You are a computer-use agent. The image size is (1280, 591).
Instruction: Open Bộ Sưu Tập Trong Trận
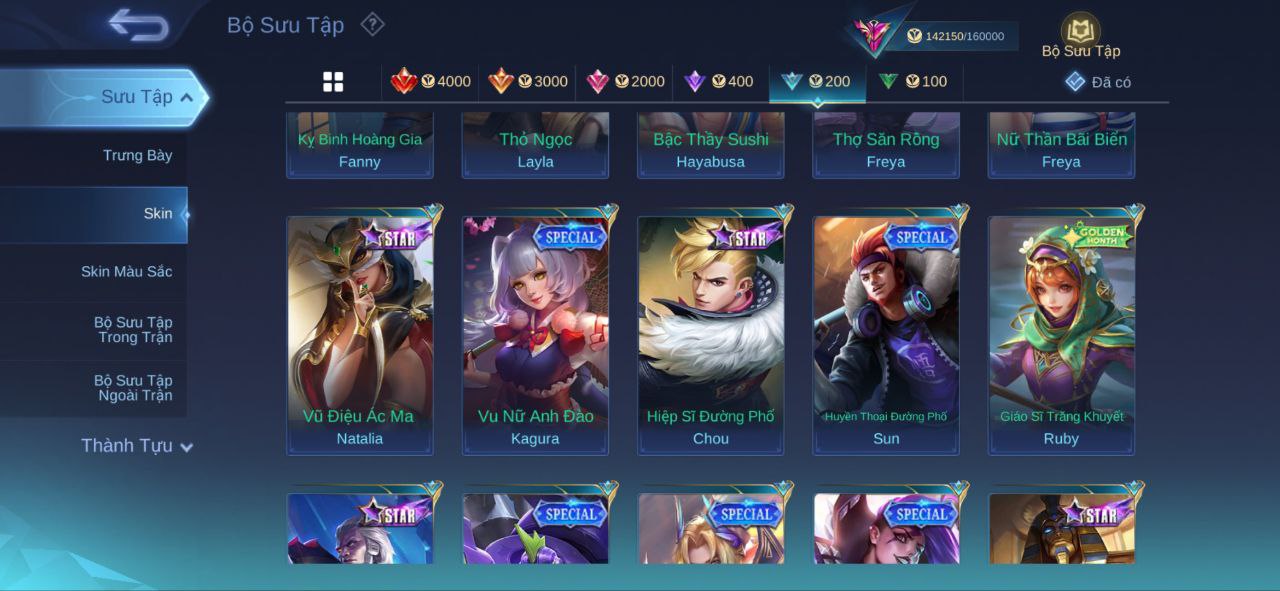133,330
